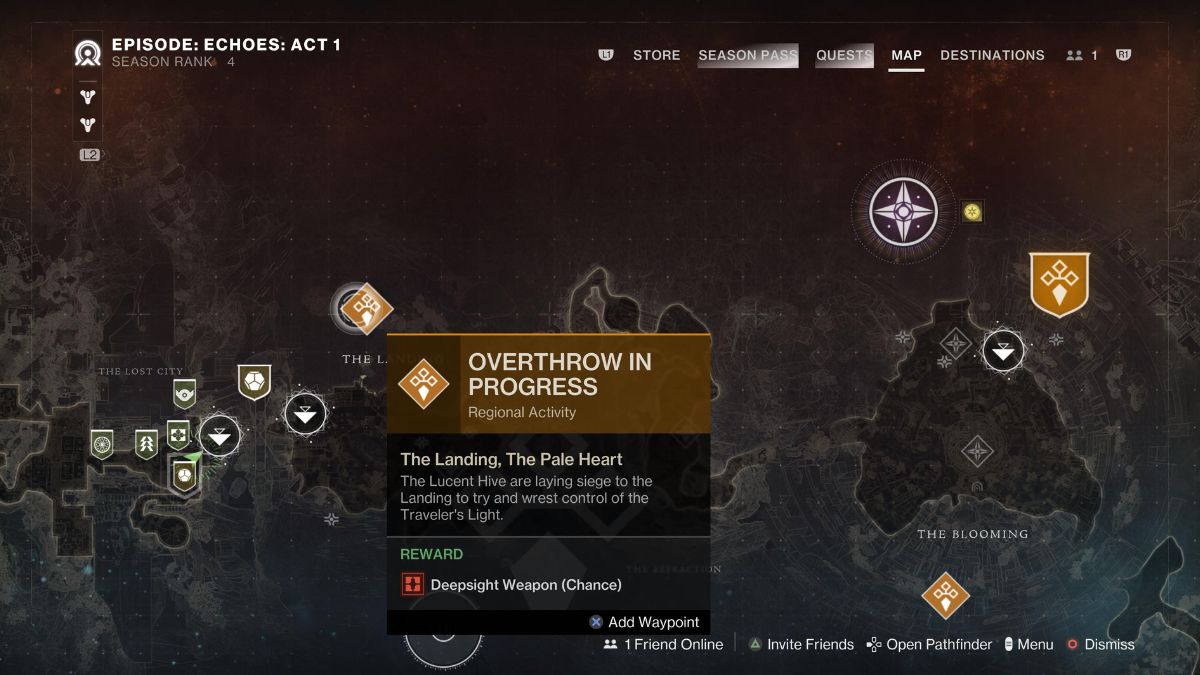The height and width of the screenshot is (675, 1200).
Task: Open the Store tab
Action: pyautogui.click(x=656, y=55)
